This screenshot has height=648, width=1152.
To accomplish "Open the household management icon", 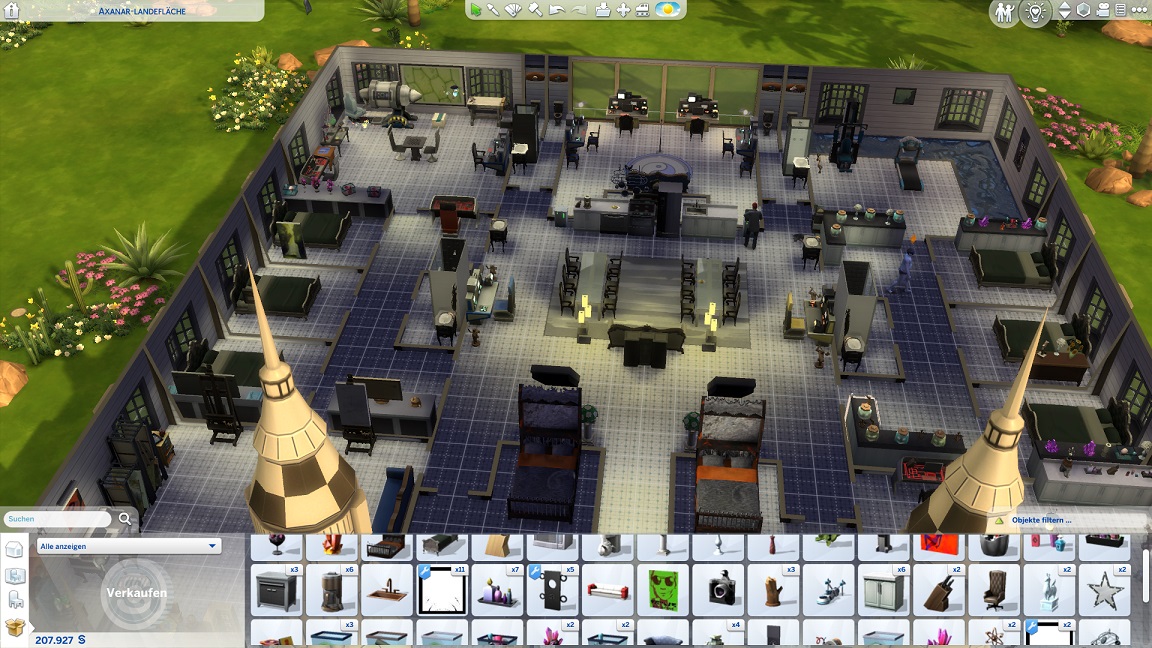I will 1004,12.
